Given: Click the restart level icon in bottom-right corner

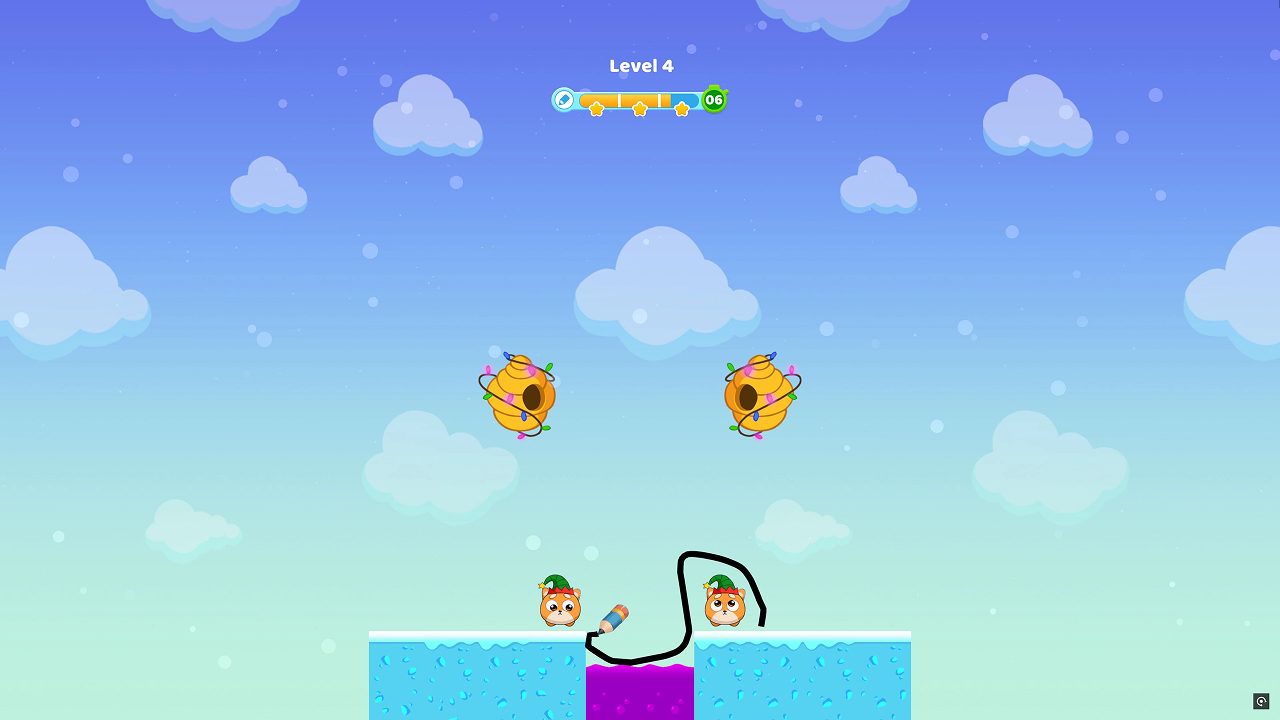Looking at the screenshot, I should click(1262, 701).
